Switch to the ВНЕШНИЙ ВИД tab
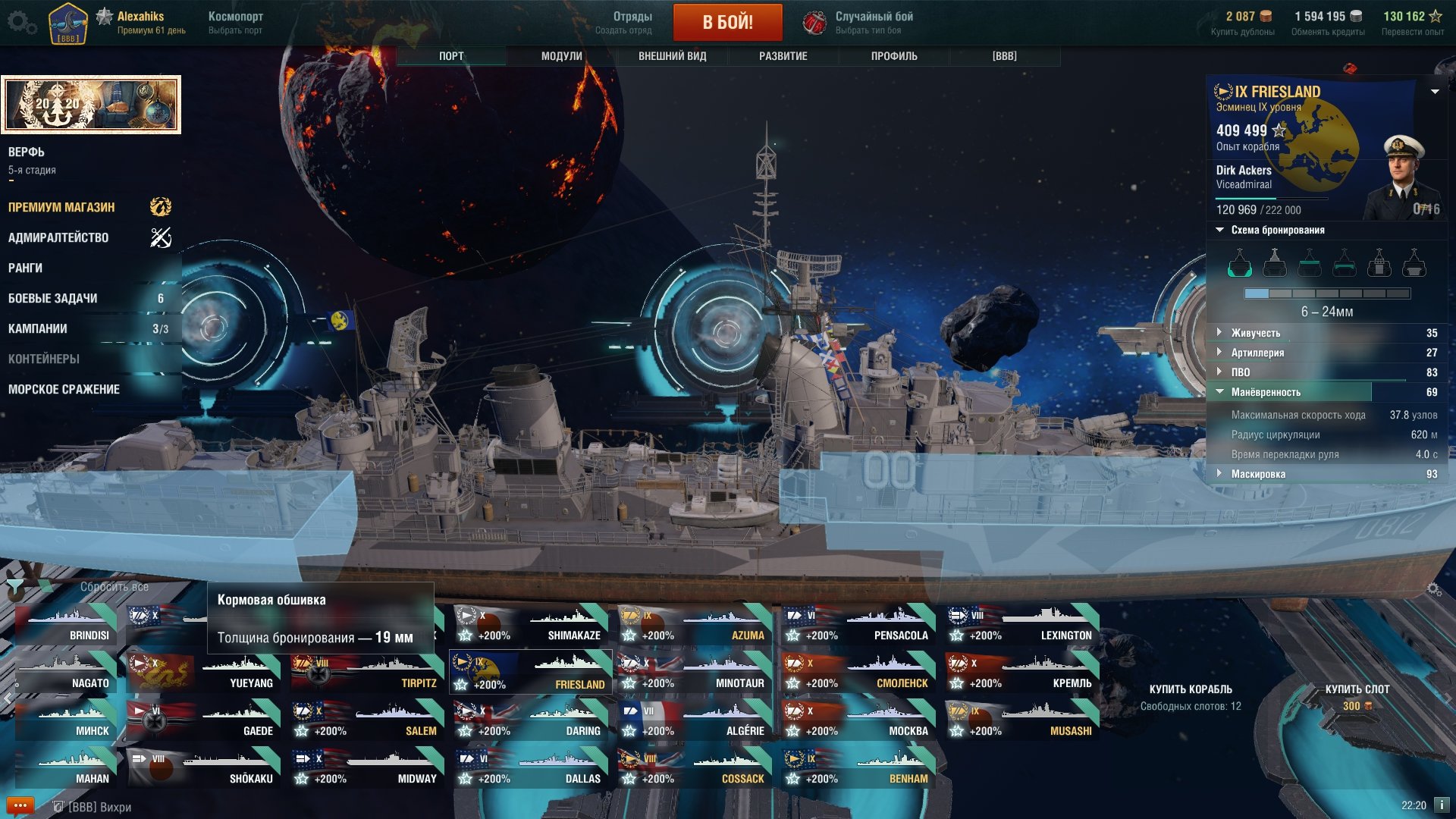The height and width of the screenshot is (819, 1456). coord(672,56)
